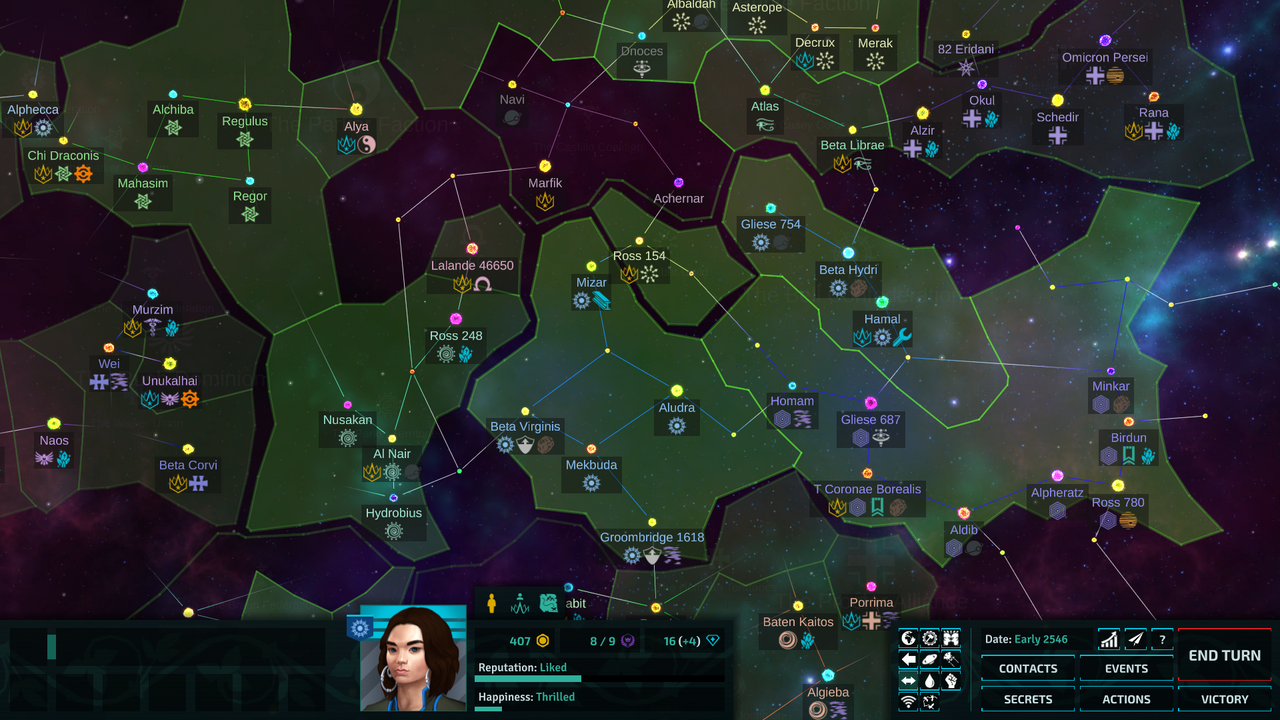Image resolution: width=1280 pixels, height=720 pixels.
Task: Switch to the EVENTS panel
Action: click(x=1126, y=668)
